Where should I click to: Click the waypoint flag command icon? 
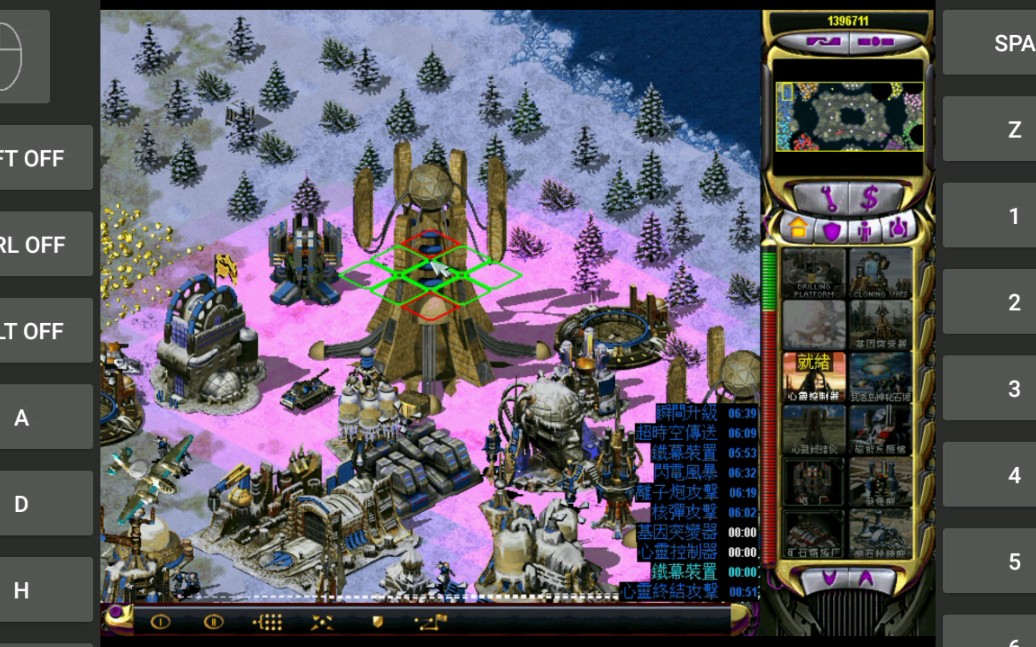pos(430,622)
